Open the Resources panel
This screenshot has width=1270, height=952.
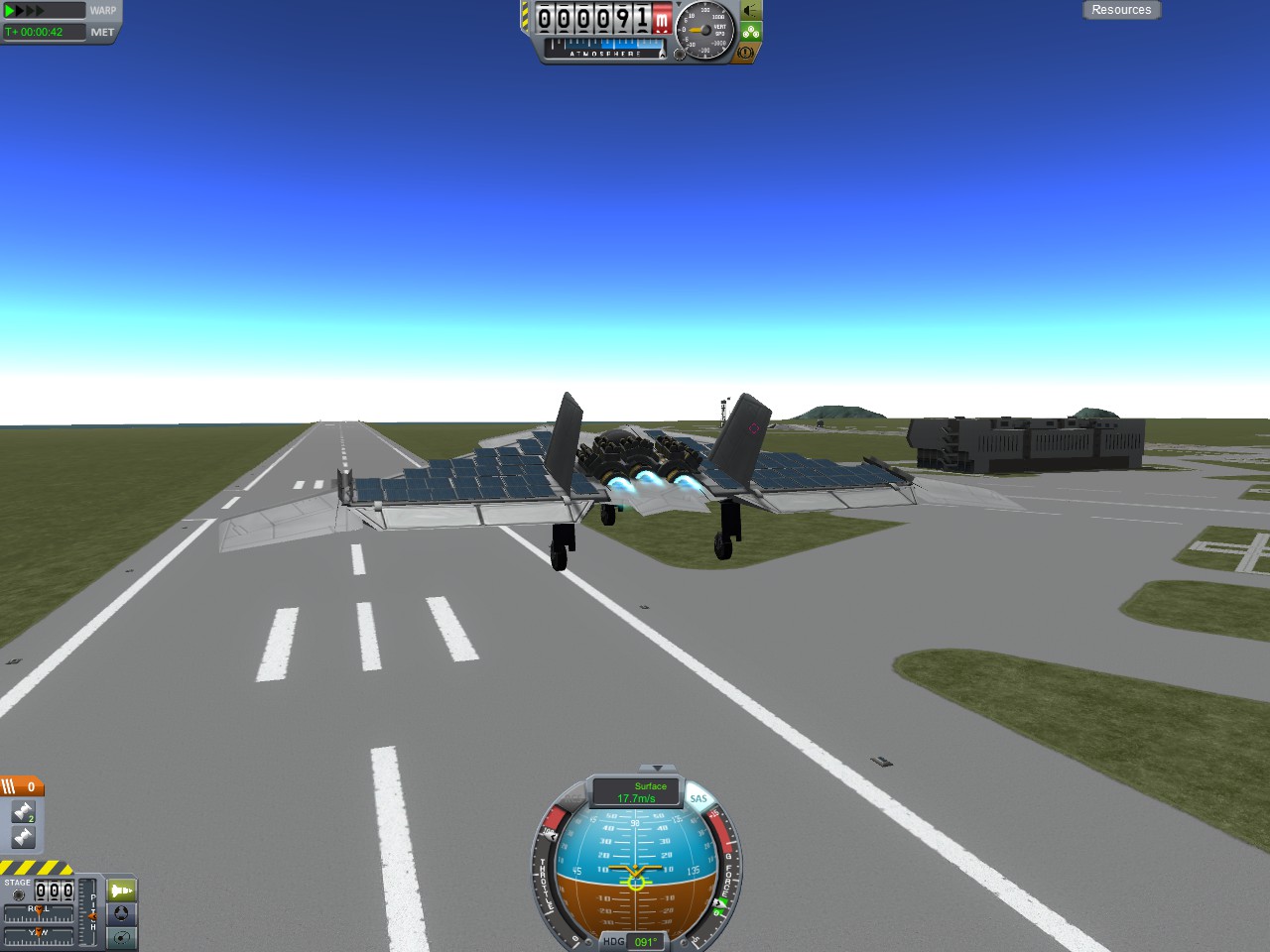(1121, 10)
